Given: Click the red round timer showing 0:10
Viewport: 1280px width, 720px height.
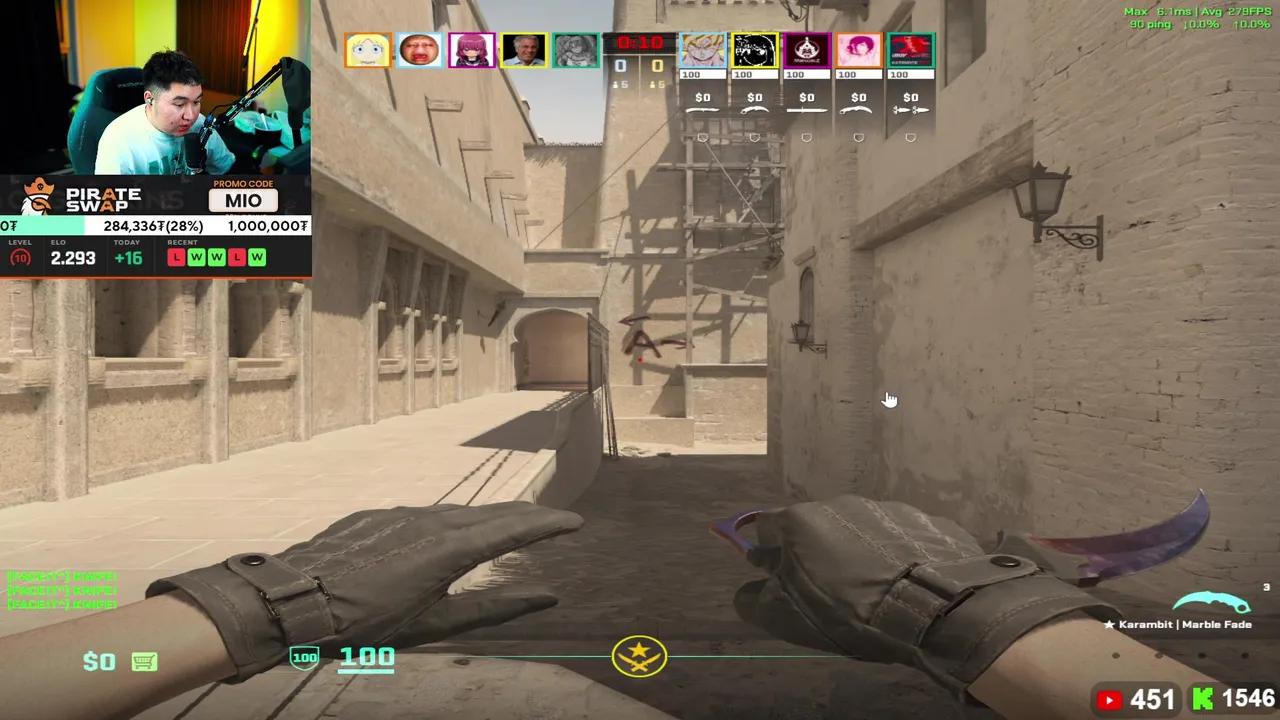Looking at the screenshot, I should pyautogui.click(x=640, y=42).
